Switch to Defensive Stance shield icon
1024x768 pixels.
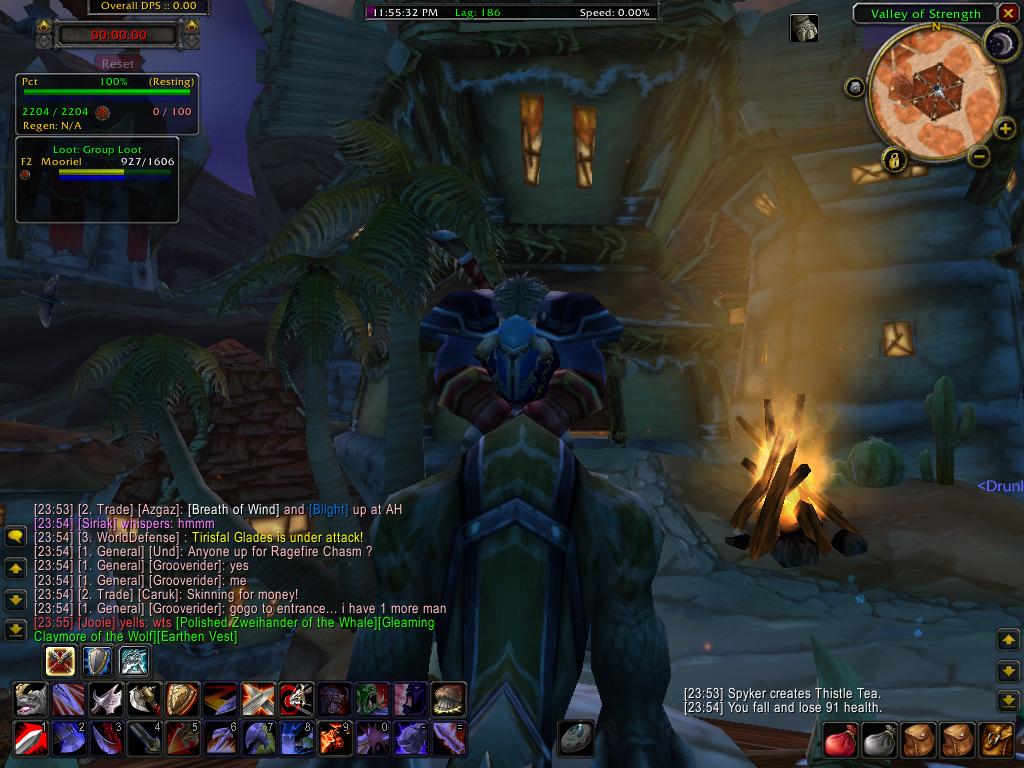click(97, 661)
